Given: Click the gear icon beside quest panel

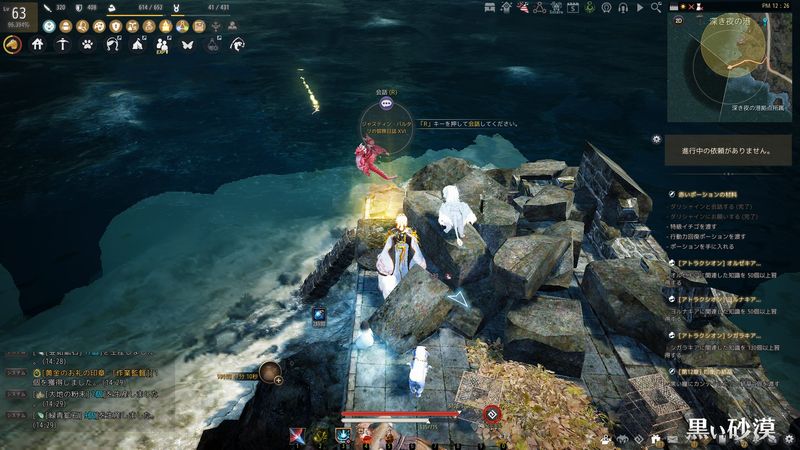Looking at the screenshot, I should point(656,139).
